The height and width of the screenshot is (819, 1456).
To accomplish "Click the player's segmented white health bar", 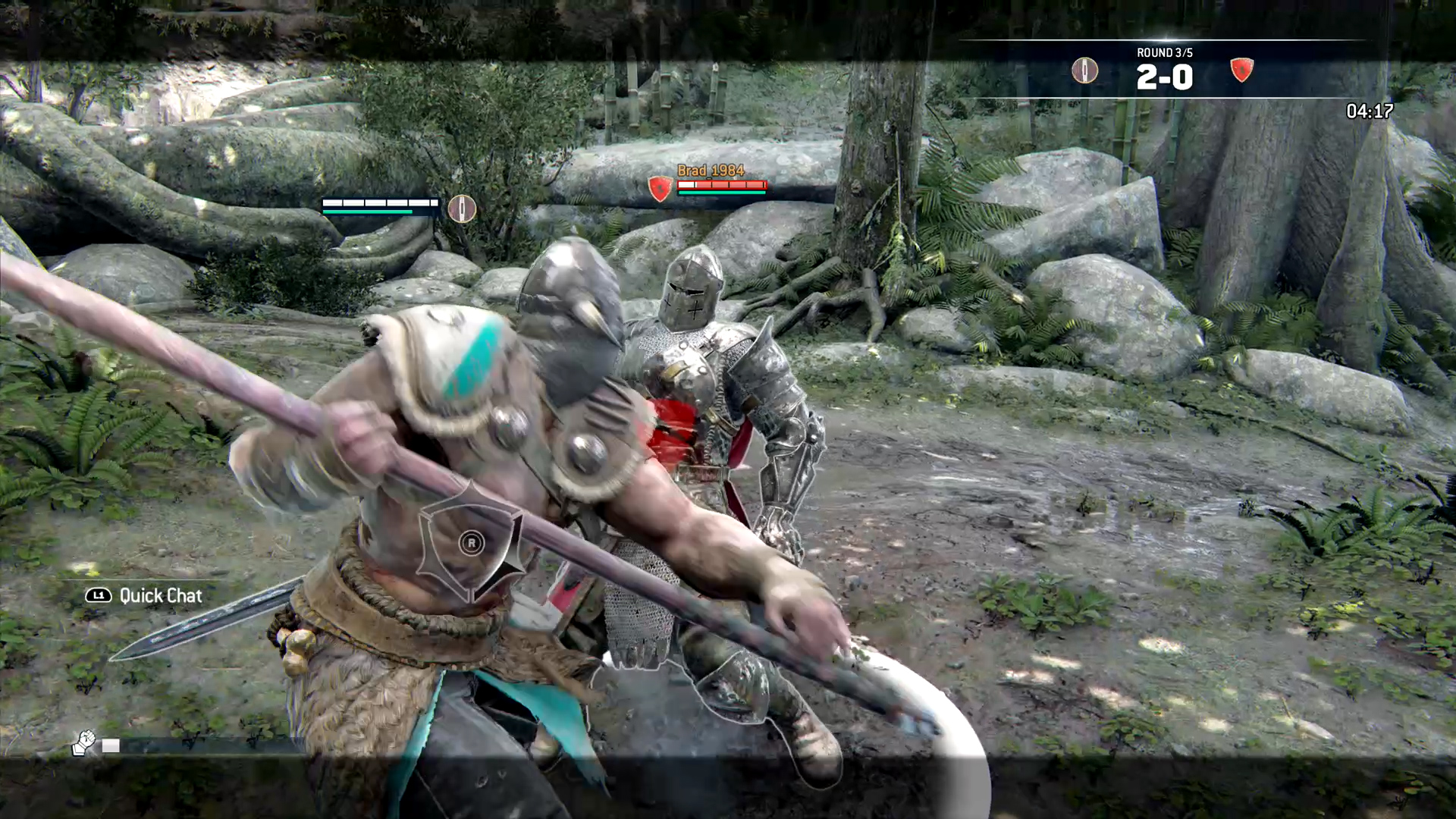I will click(x=379, y=202).
